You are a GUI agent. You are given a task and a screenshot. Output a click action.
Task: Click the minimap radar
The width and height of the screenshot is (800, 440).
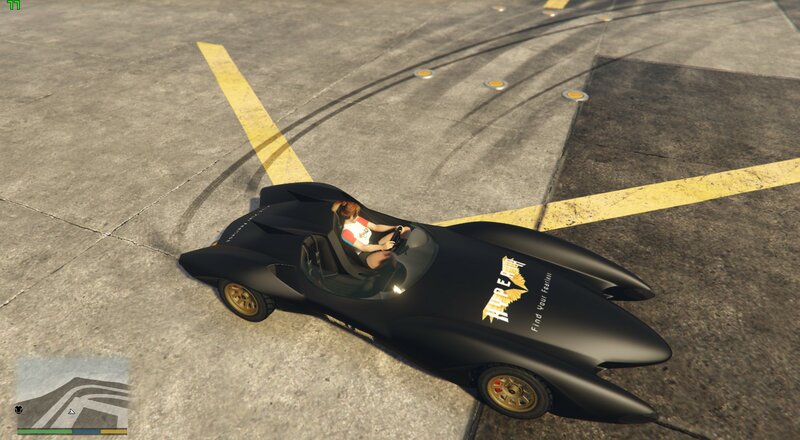coord(72,393)
